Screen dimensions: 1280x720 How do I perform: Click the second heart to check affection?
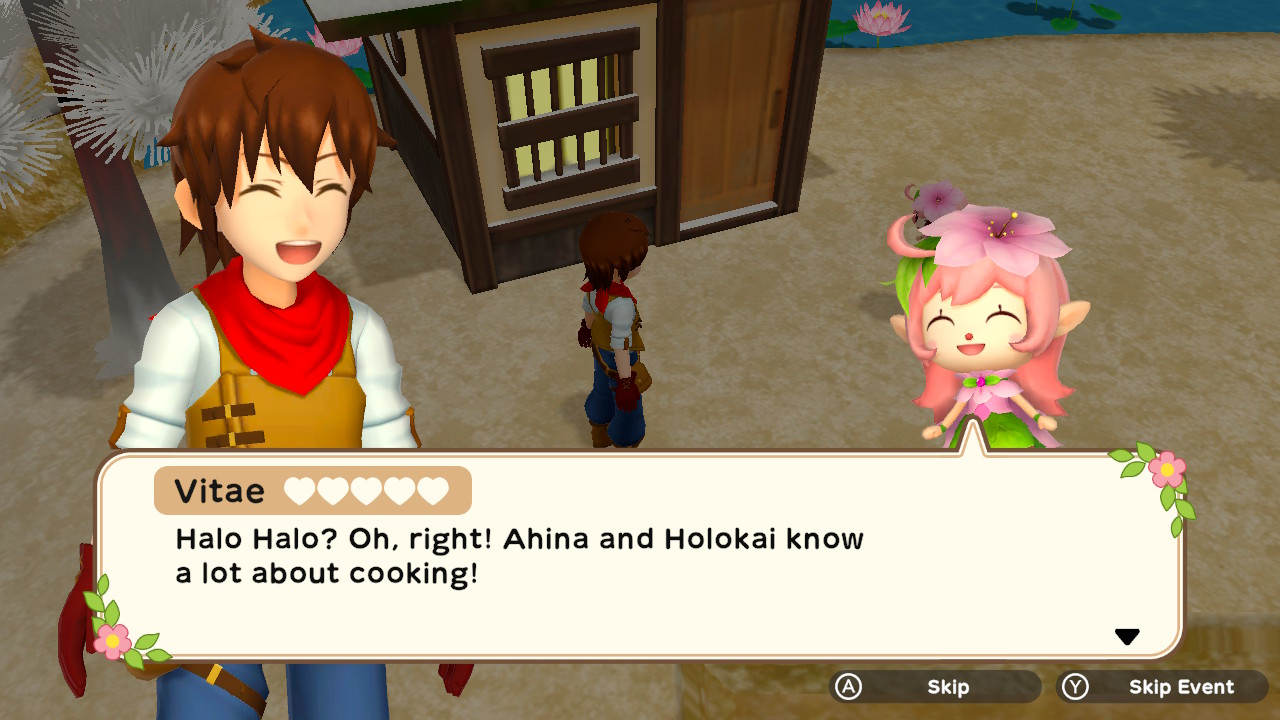pyautogui.click(x=333, y=490)
